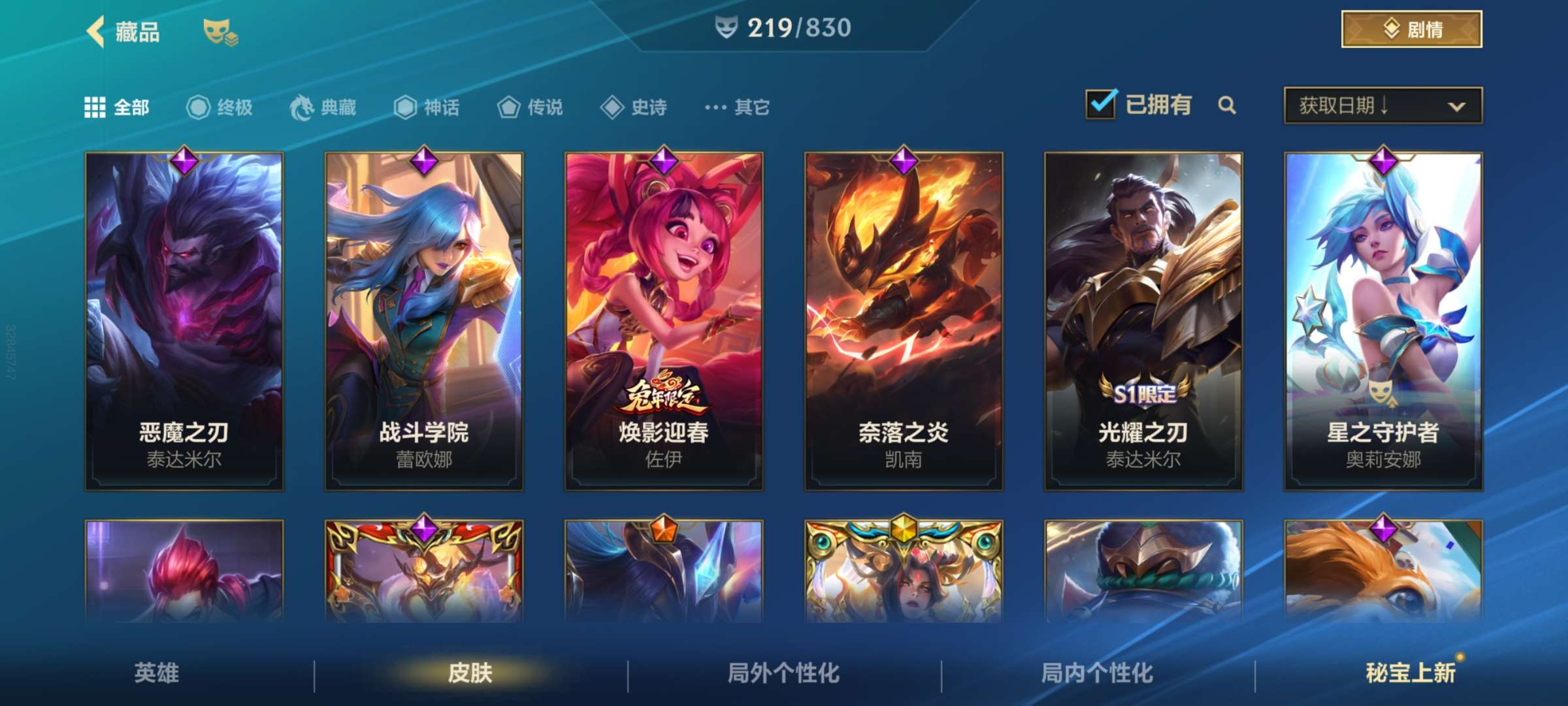Click the diamond icon beside 史诗

pyautogui.click(x=612, y=107)
